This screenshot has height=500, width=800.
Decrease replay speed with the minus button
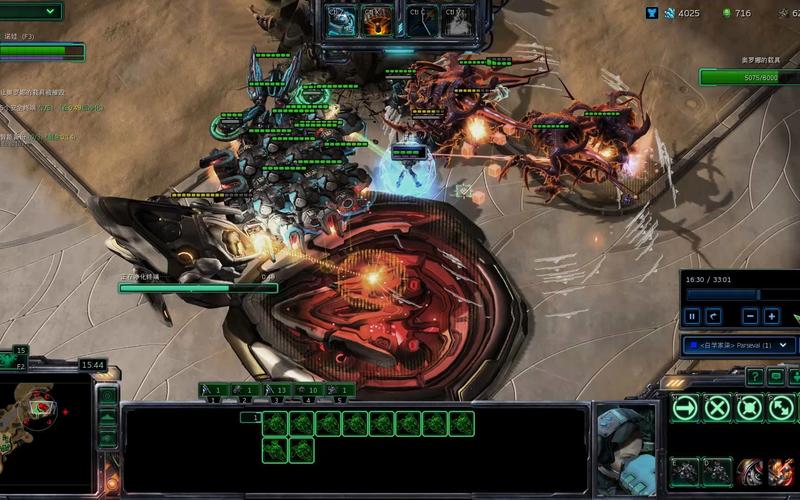(x=750, y=316)
